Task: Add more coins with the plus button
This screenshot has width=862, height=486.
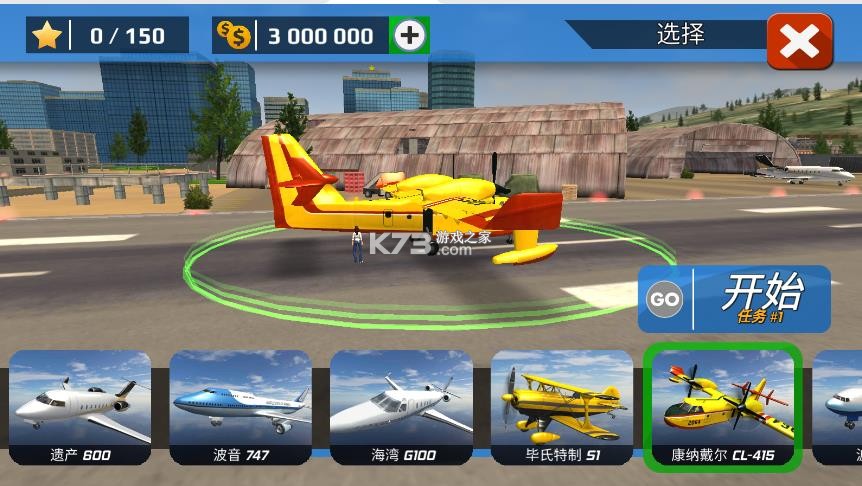Action: click(409, 36)
